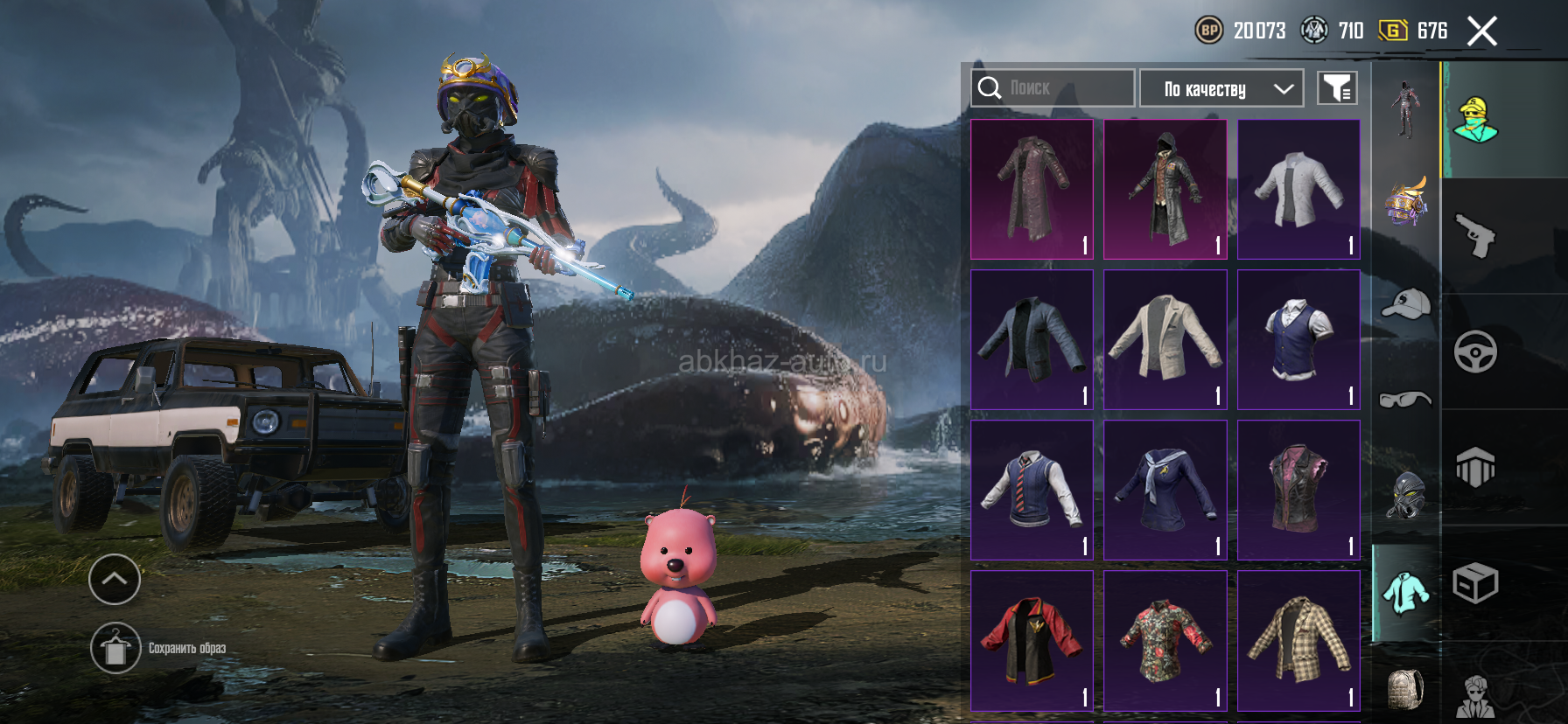The width and height of the screenshot is (1568, 724).
Task: Open the filter options button
Action: pos(1337,88)
